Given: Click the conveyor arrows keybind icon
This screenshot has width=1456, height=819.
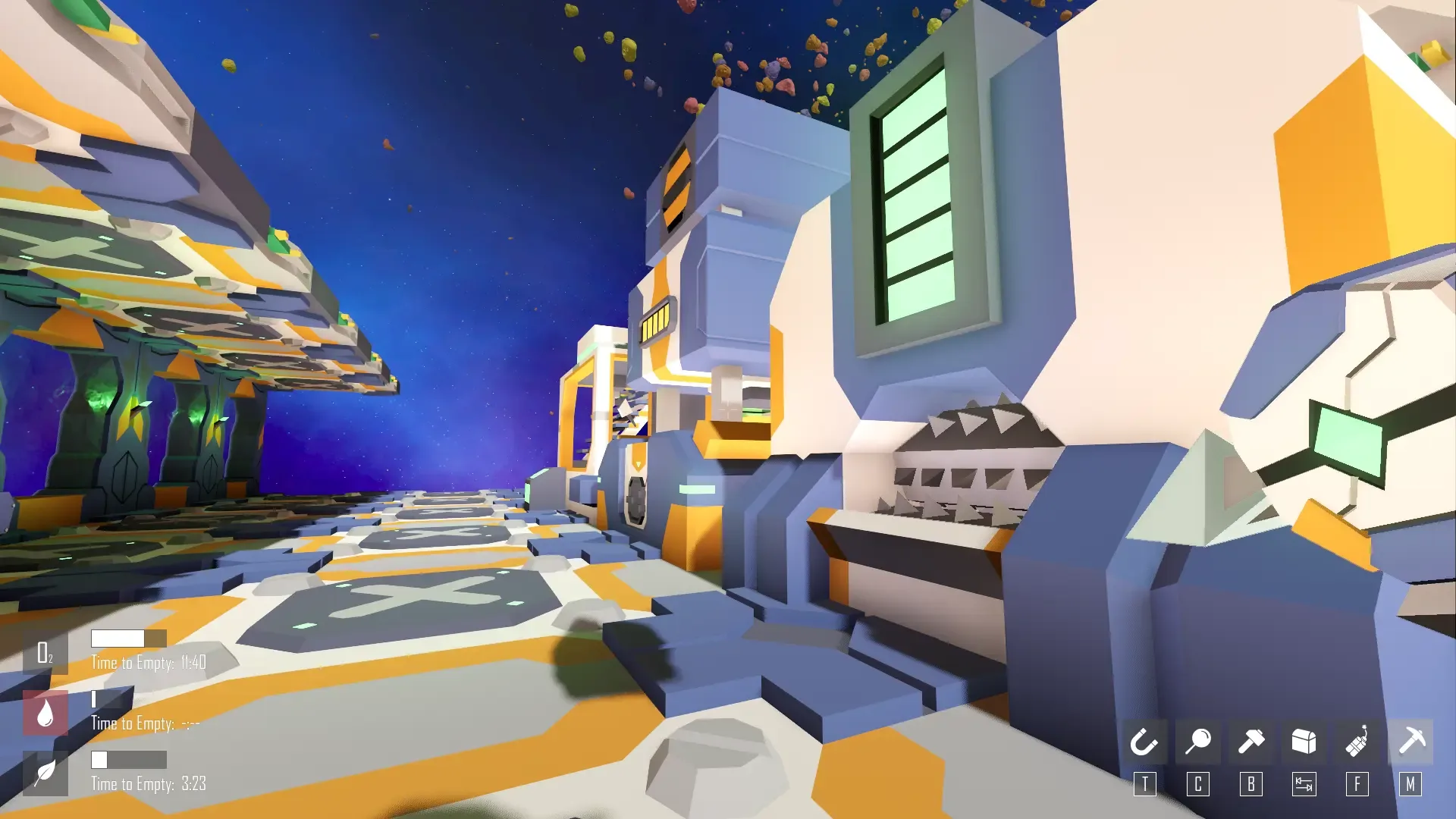Looking at the screenshot, I should [x=1304, y=785].
